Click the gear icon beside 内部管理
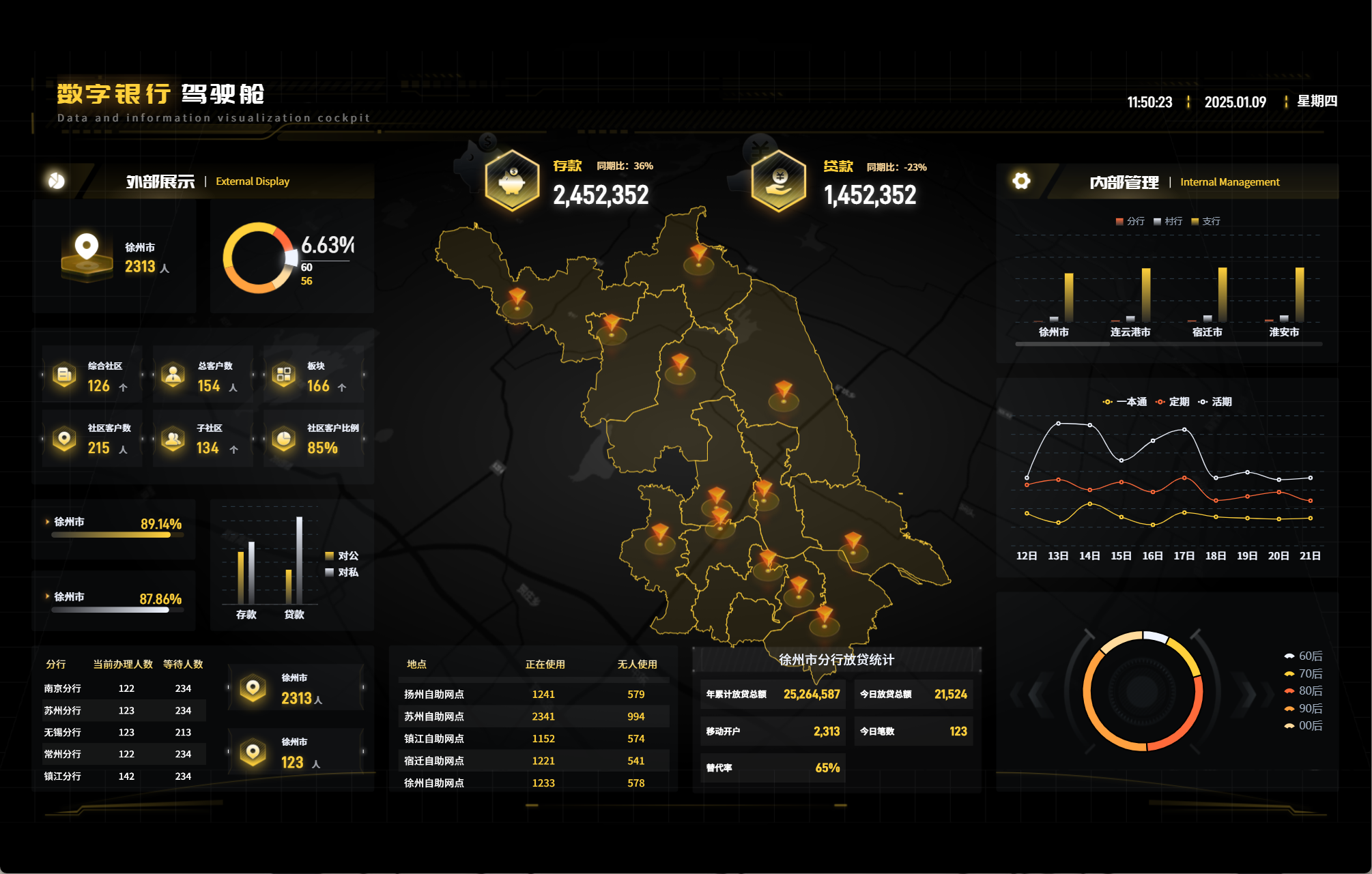Image resolution: width=1372 pixels, height=874 pixels. (1021, 181)
